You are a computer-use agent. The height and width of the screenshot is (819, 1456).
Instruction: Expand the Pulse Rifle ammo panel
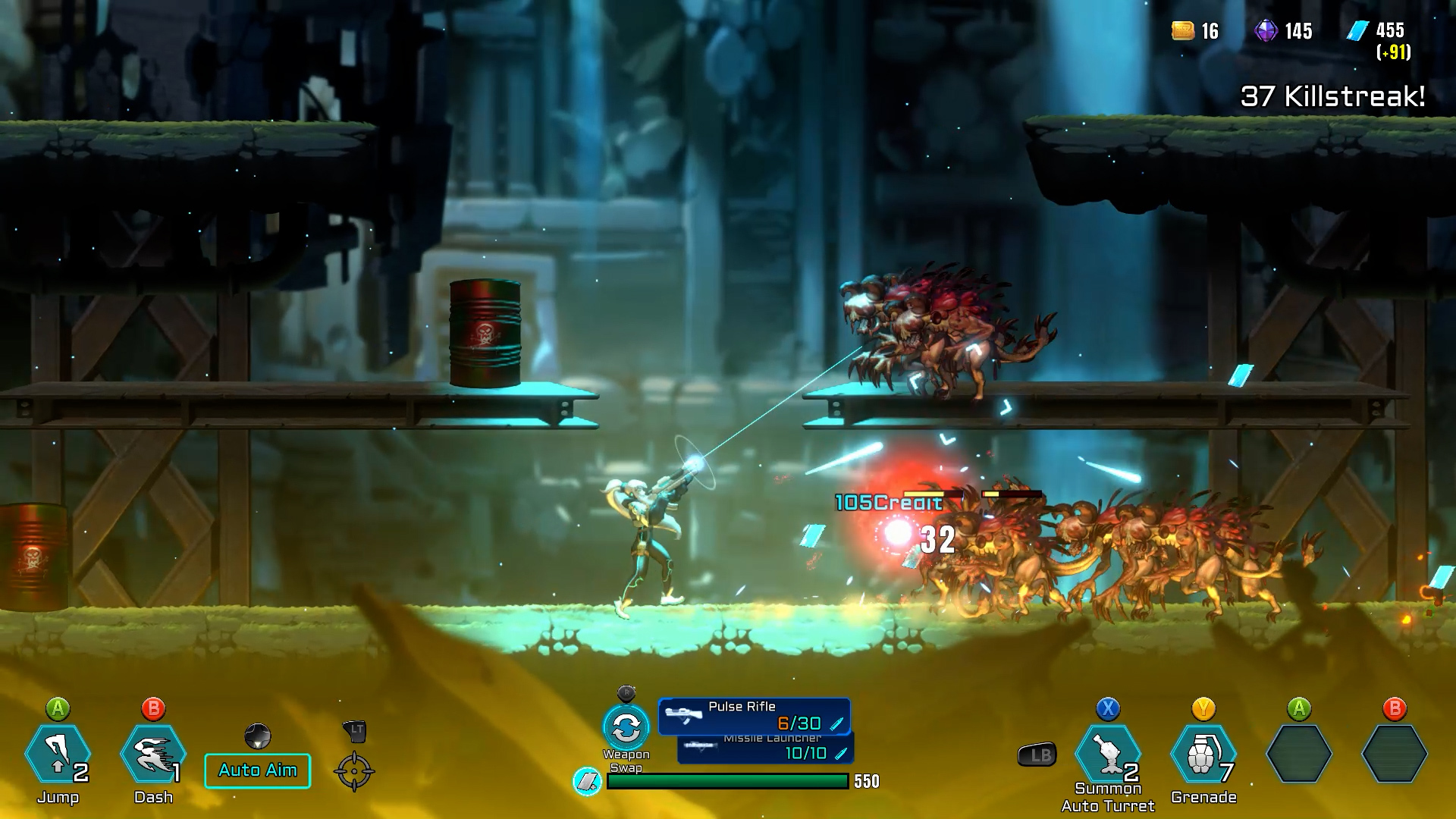pyautogui.click(x=756, y=714)
